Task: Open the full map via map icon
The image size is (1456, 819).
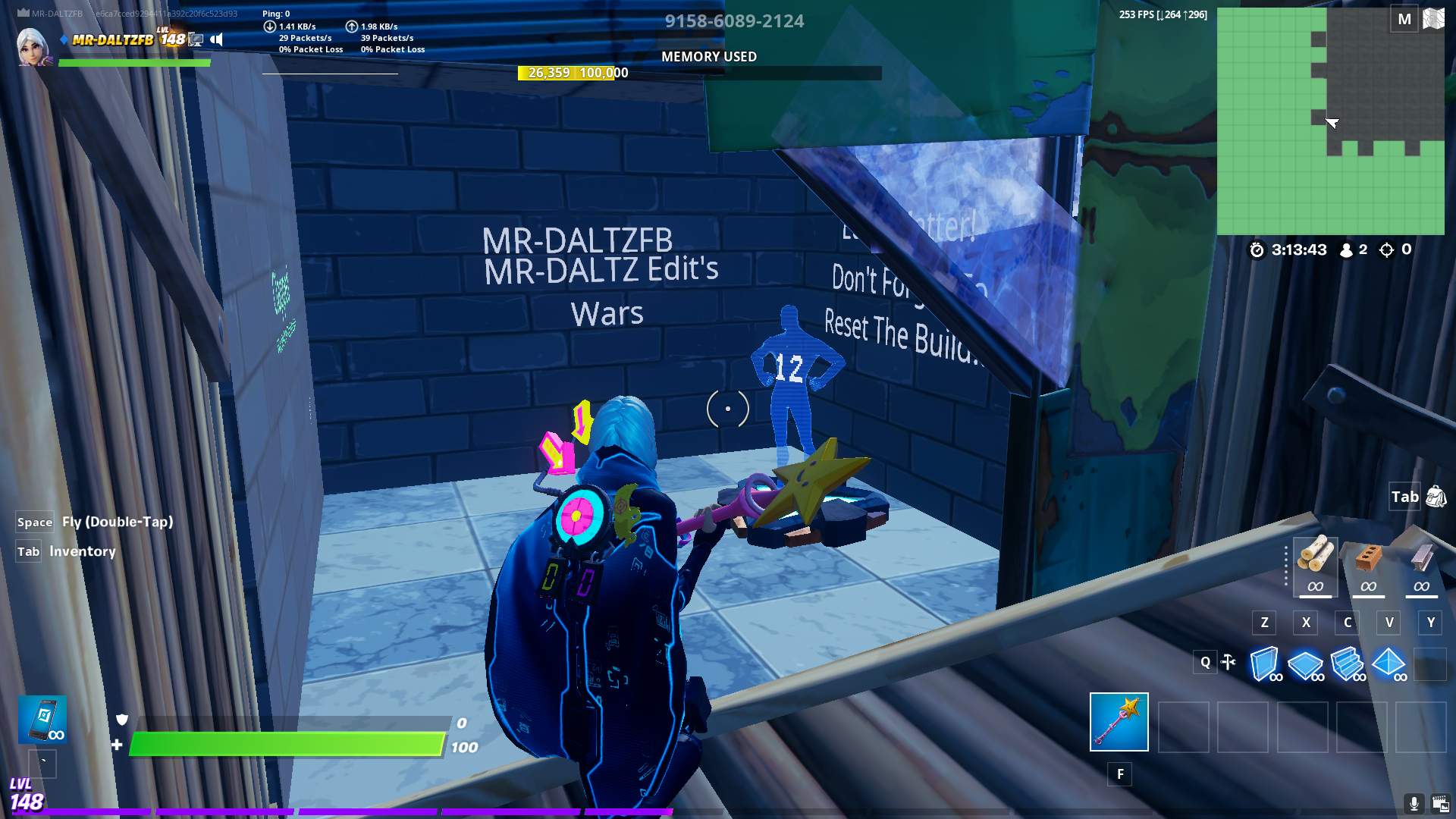Action: click(x=1433, y=19)
